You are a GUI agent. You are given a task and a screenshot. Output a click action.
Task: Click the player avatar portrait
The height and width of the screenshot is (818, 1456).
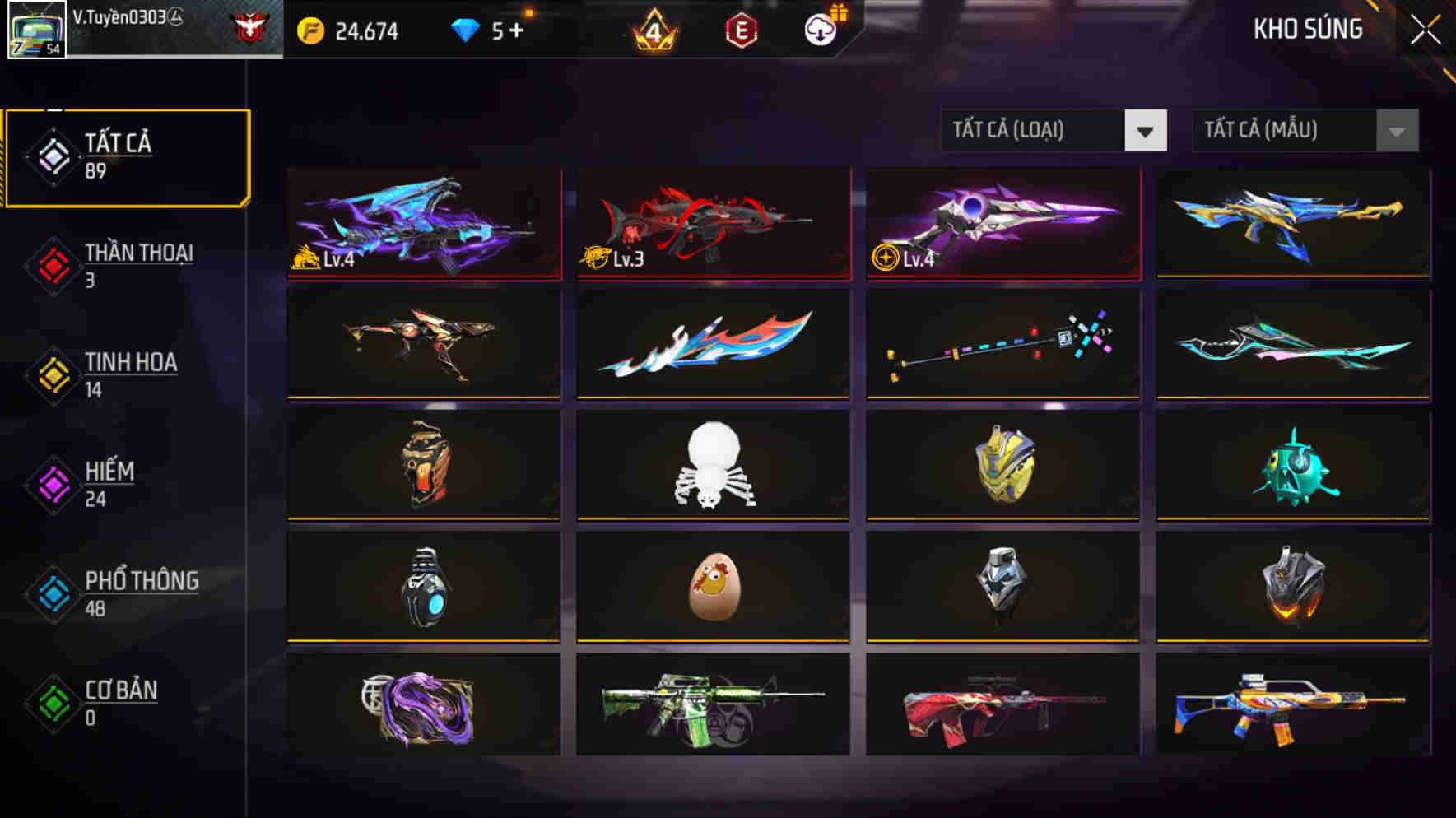37,31
